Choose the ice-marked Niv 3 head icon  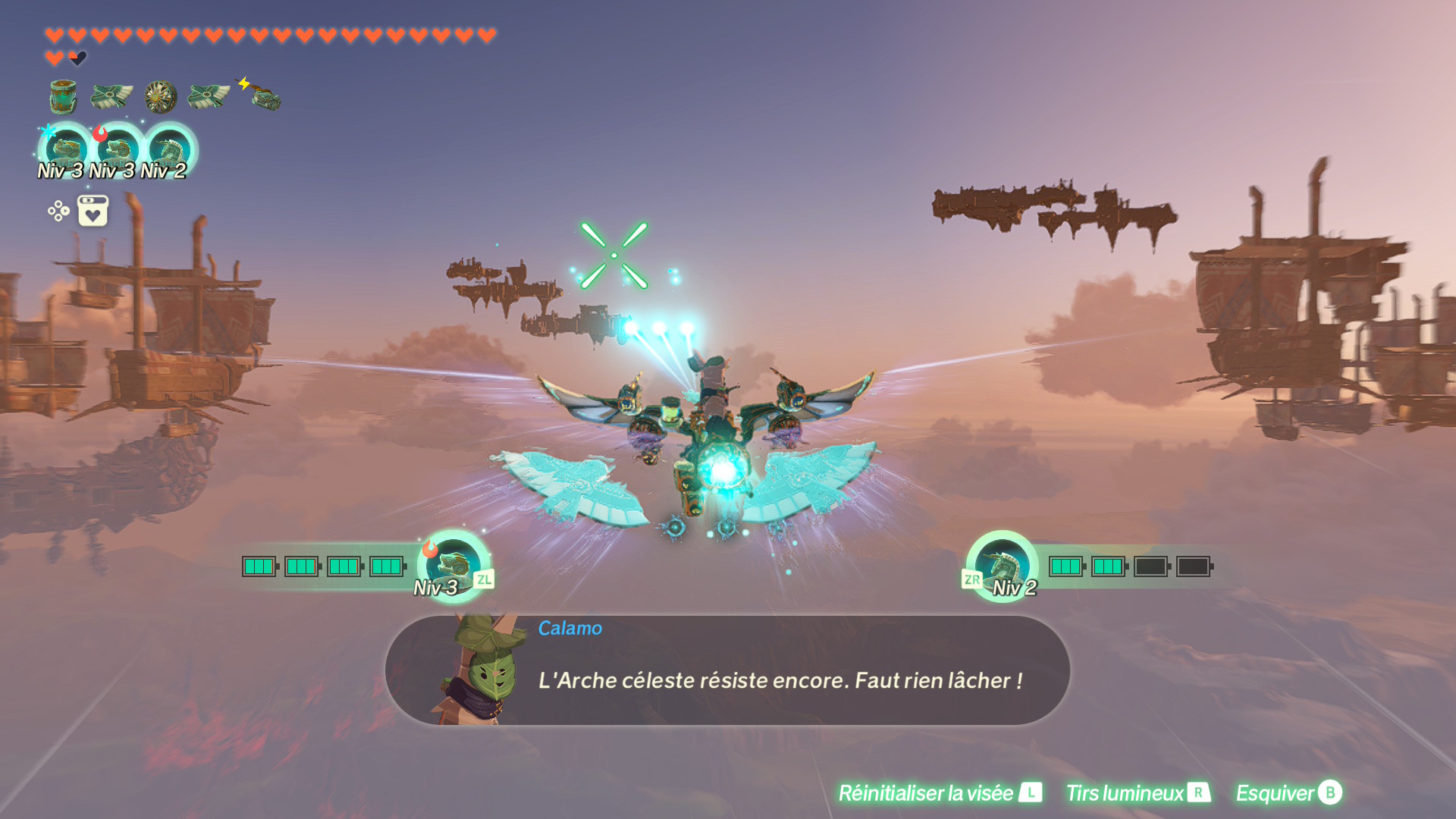67,148
